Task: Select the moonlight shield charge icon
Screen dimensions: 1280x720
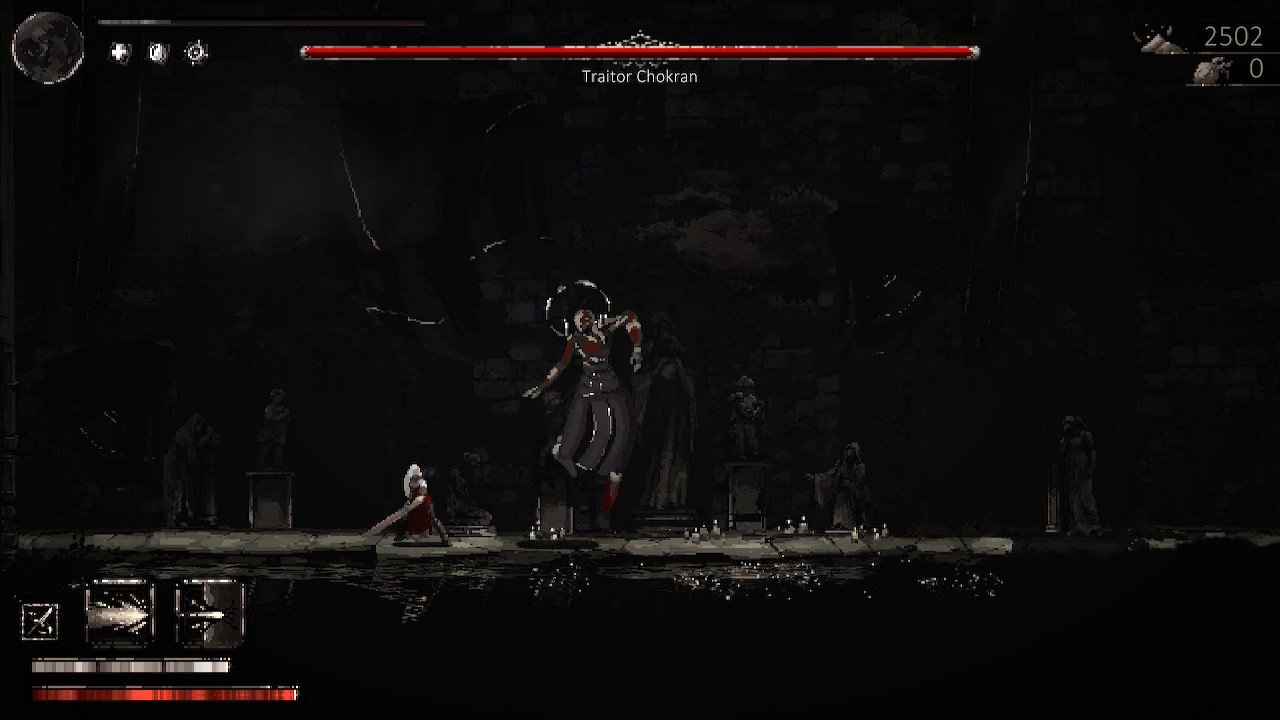Action: [156, 51]
